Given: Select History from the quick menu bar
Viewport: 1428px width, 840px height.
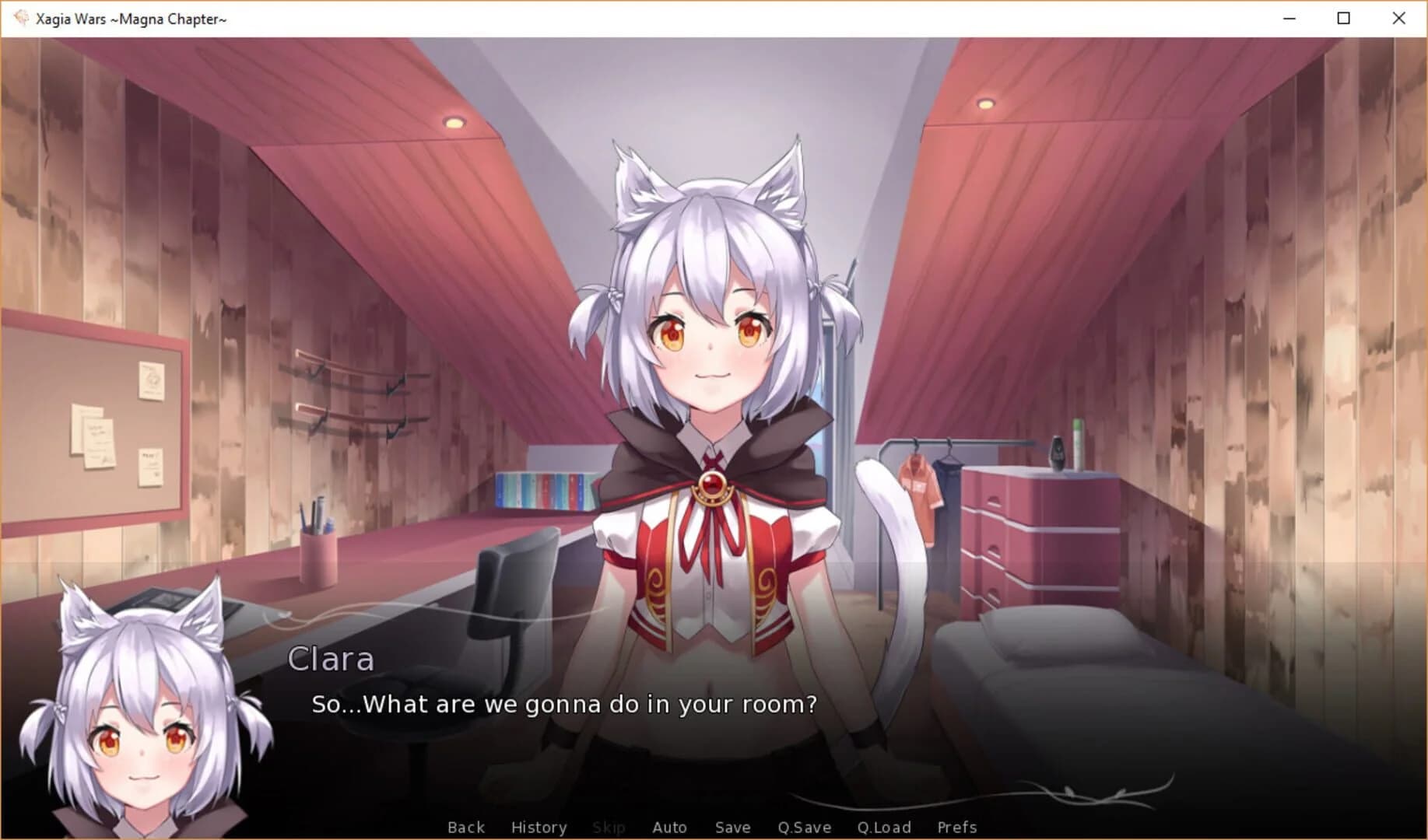Looking at the screenshot, I should click(539, 827).
